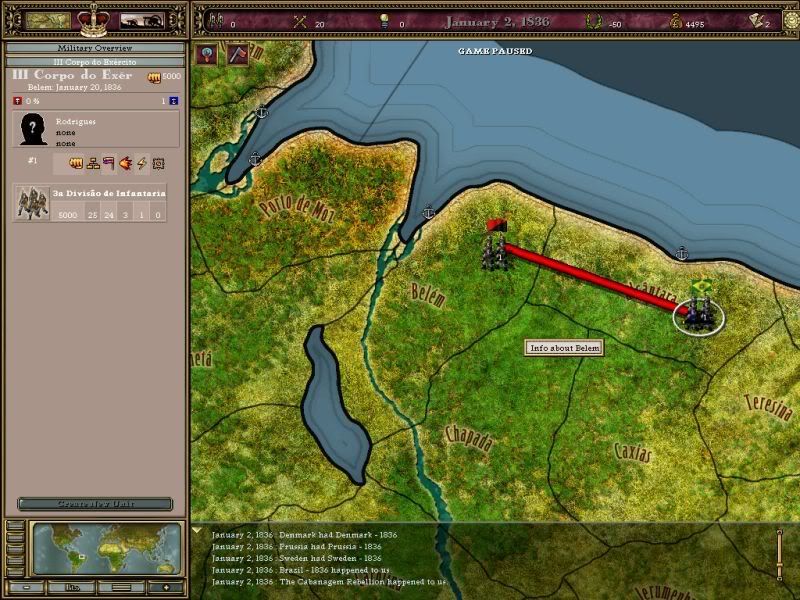Select the Brazilian-flagged army unit
Screen dimensions: 800x600
click(x=698, y=308)
